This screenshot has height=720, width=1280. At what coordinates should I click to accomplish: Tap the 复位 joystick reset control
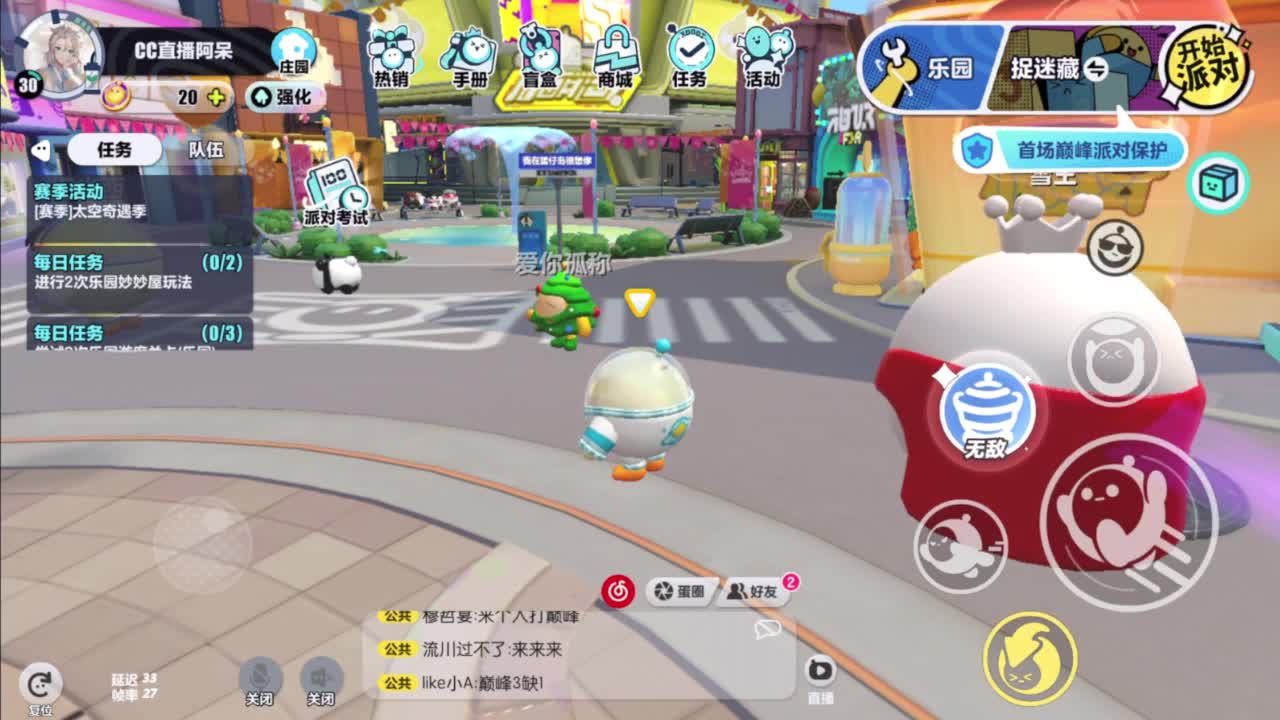[40, 685]
